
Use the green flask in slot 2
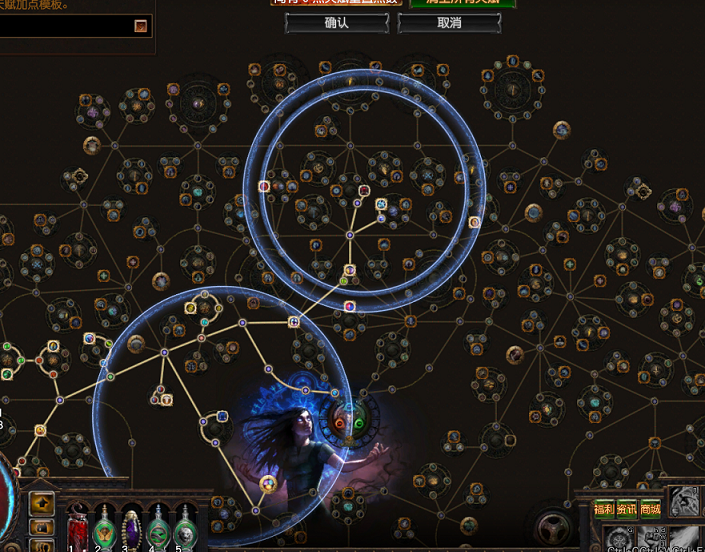(x=104, y=526)
